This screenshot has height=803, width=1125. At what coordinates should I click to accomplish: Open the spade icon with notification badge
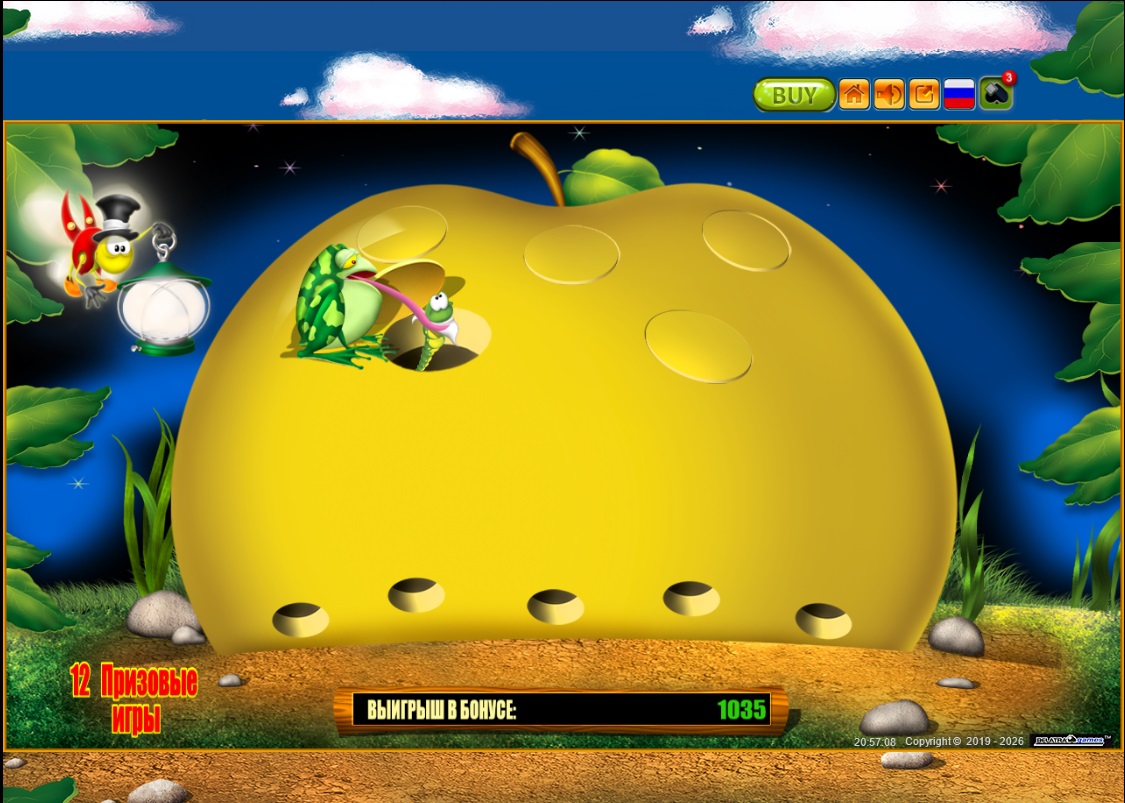[995, 95]
